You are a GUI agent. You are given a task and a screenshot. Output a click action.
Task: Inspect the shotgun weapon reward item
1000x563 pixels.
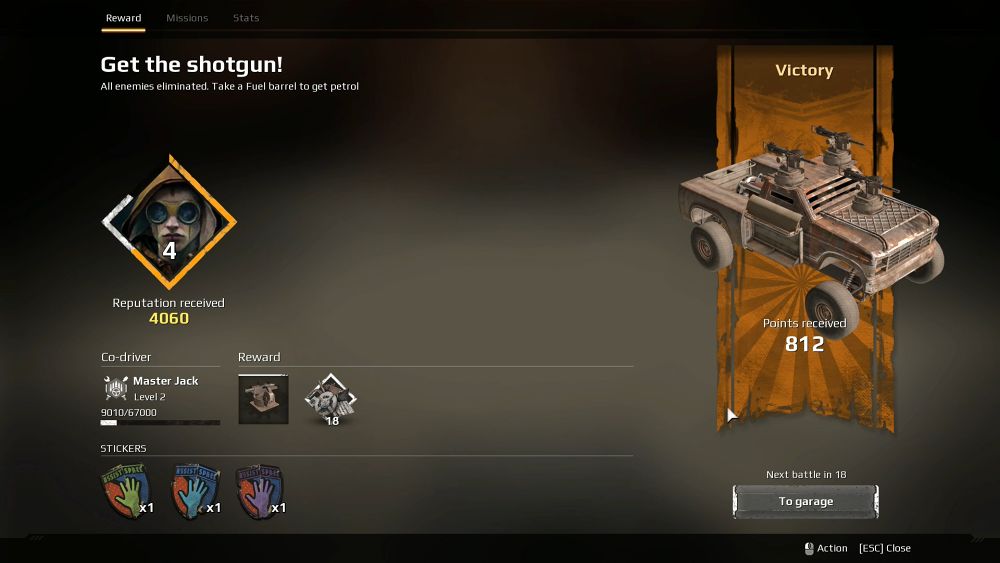tap(264, 399)
